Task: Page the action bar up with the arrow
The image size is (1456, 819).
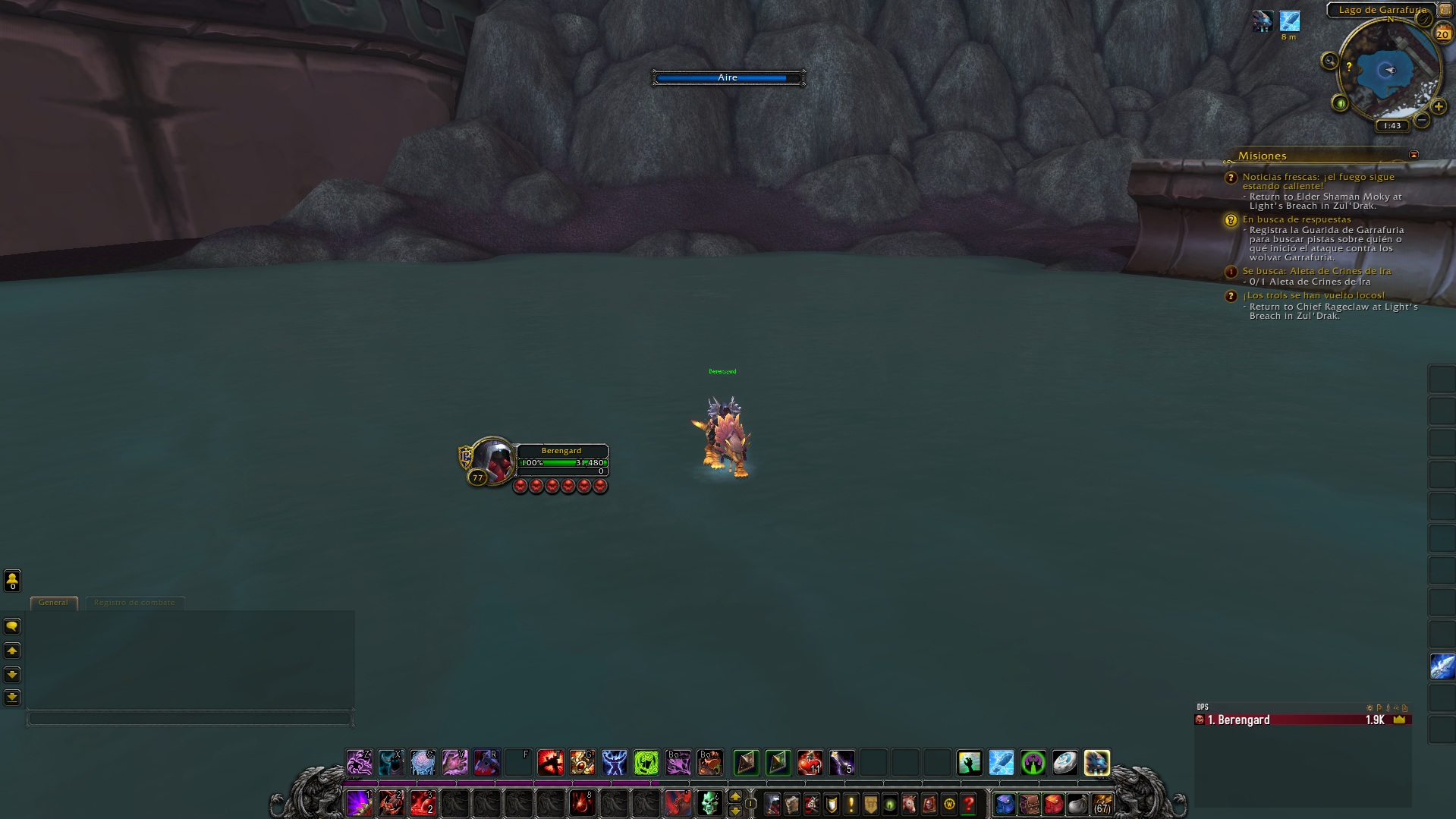Action: (734, 795)
